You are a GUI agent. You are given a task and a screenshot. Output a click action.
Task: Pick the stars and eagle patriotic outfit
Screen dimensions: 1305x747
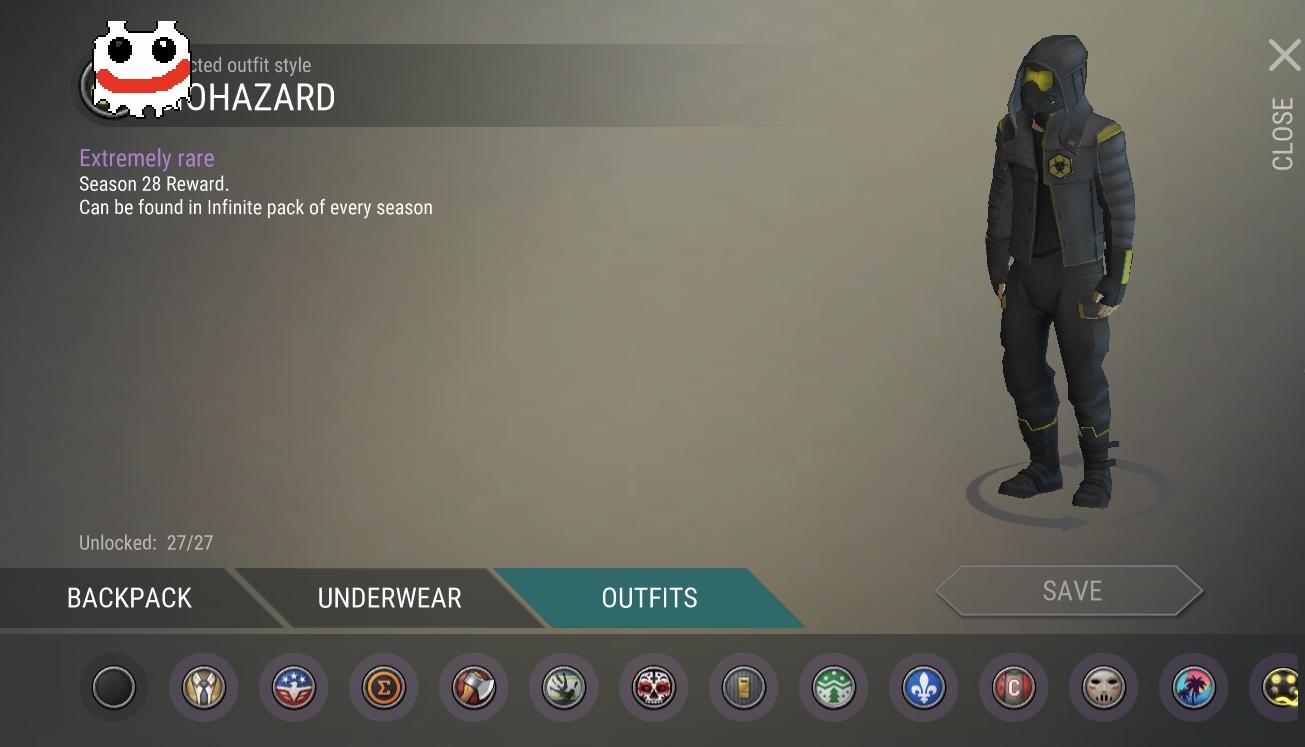pyautogui.click(x=294, y=688)
